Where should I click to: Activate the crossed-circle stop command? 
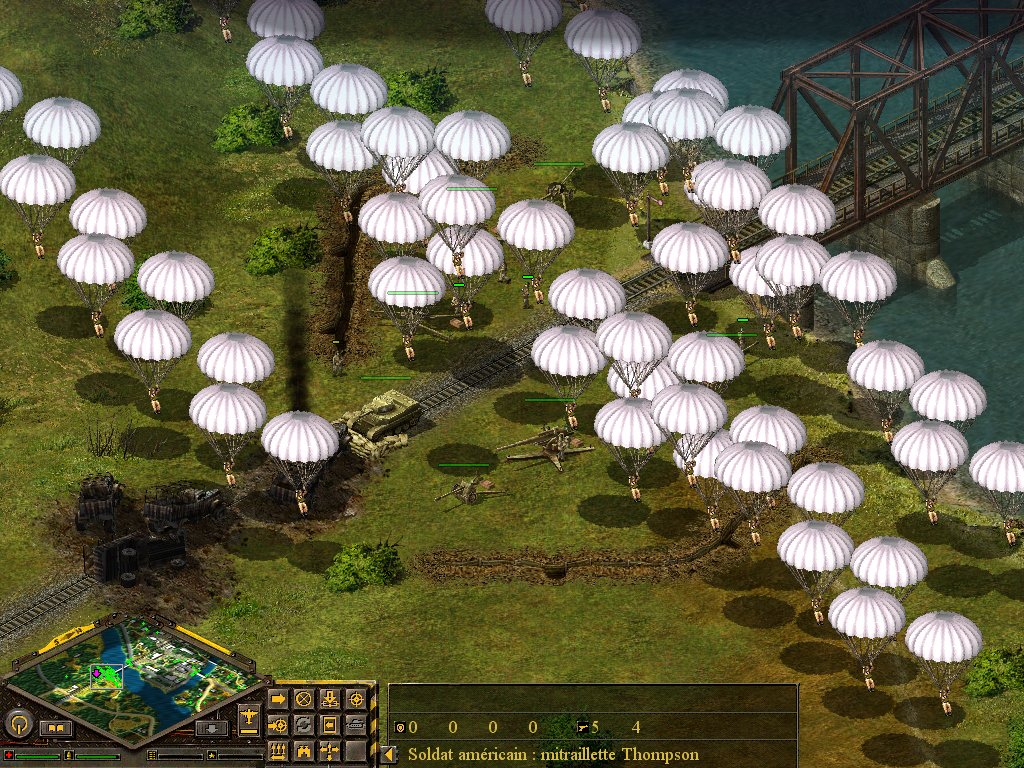(304, 698)
